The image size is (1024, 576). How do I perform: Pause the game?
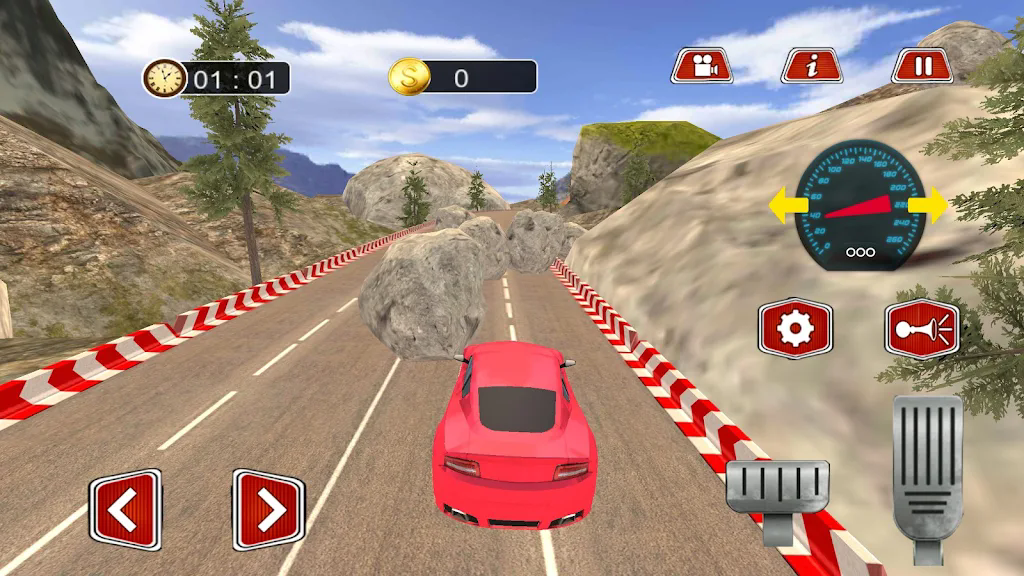tap(922, 66)
